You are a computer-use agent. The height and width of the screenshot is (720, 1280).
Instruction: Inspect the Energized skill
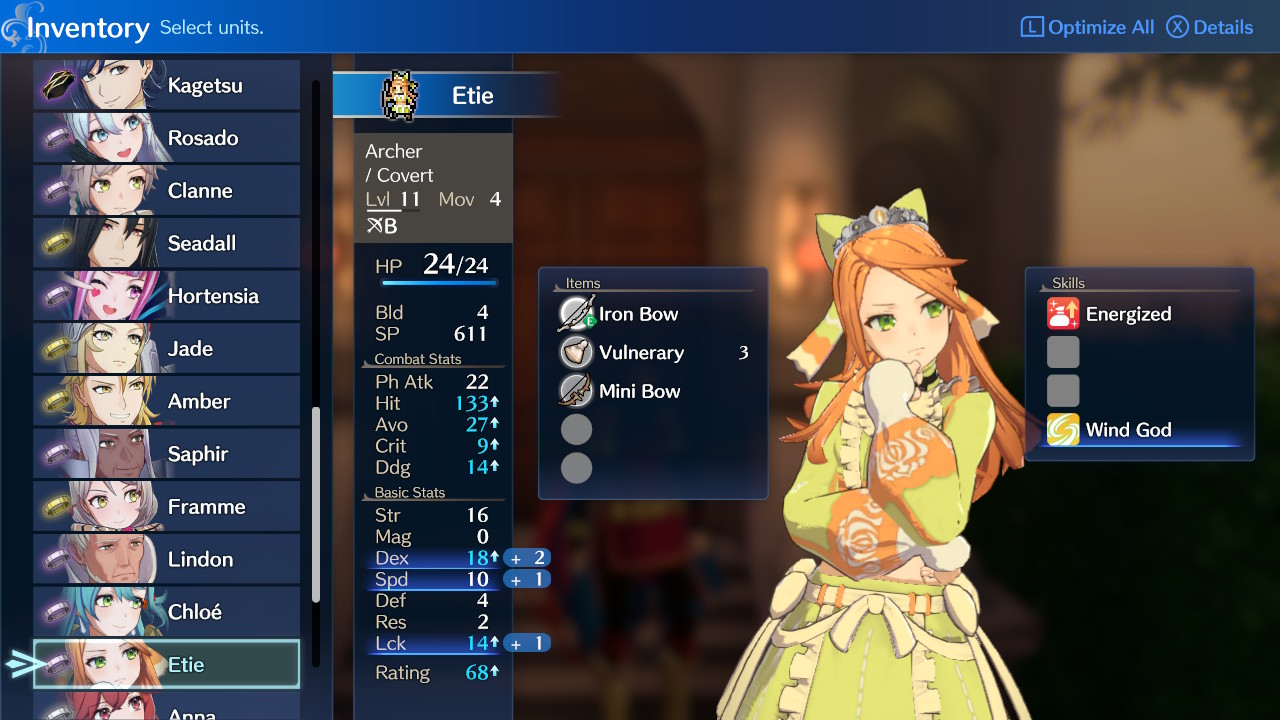[1127, 314]
